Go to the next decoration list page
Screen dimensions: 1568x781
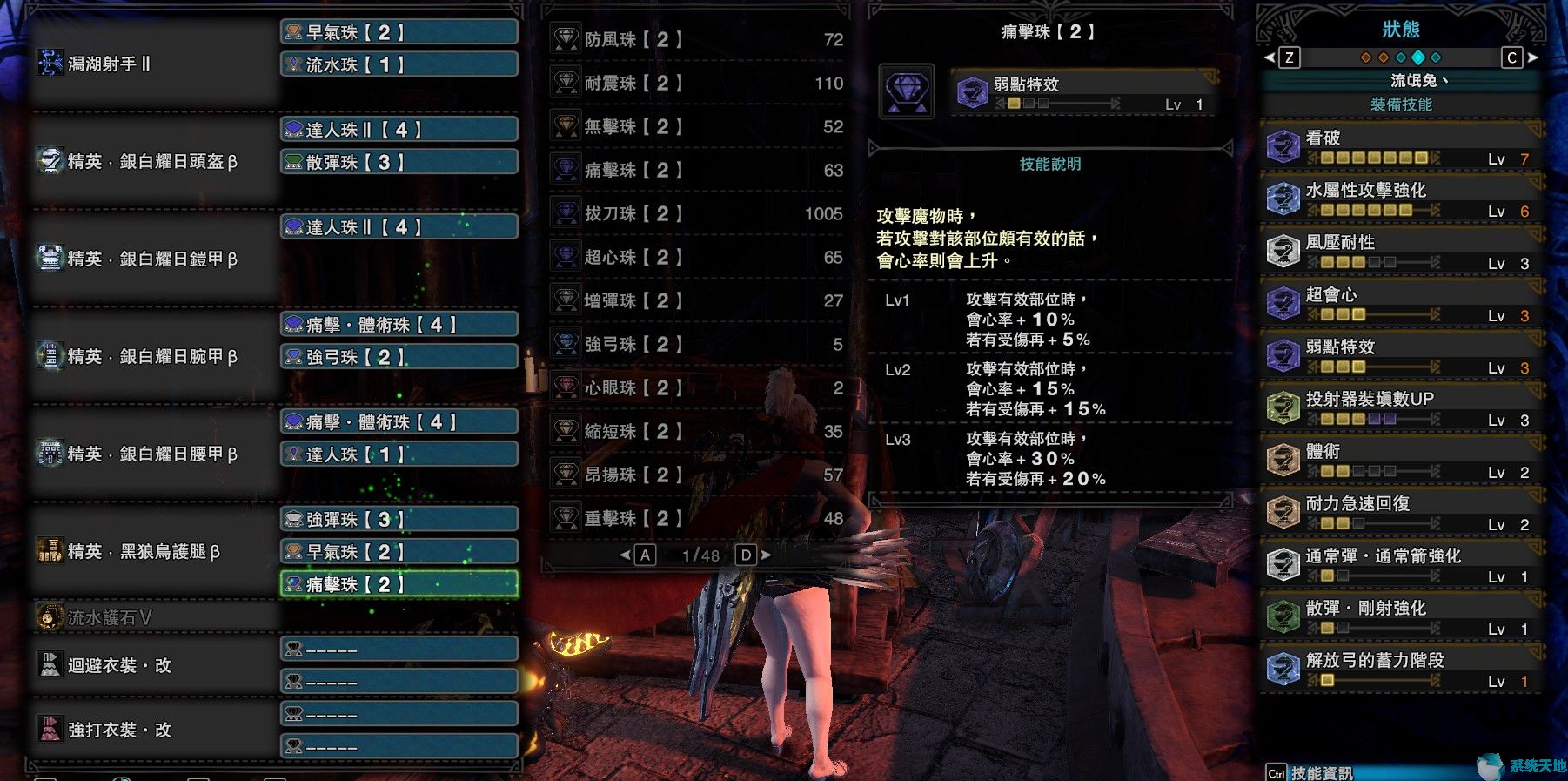tap(763, 555)
